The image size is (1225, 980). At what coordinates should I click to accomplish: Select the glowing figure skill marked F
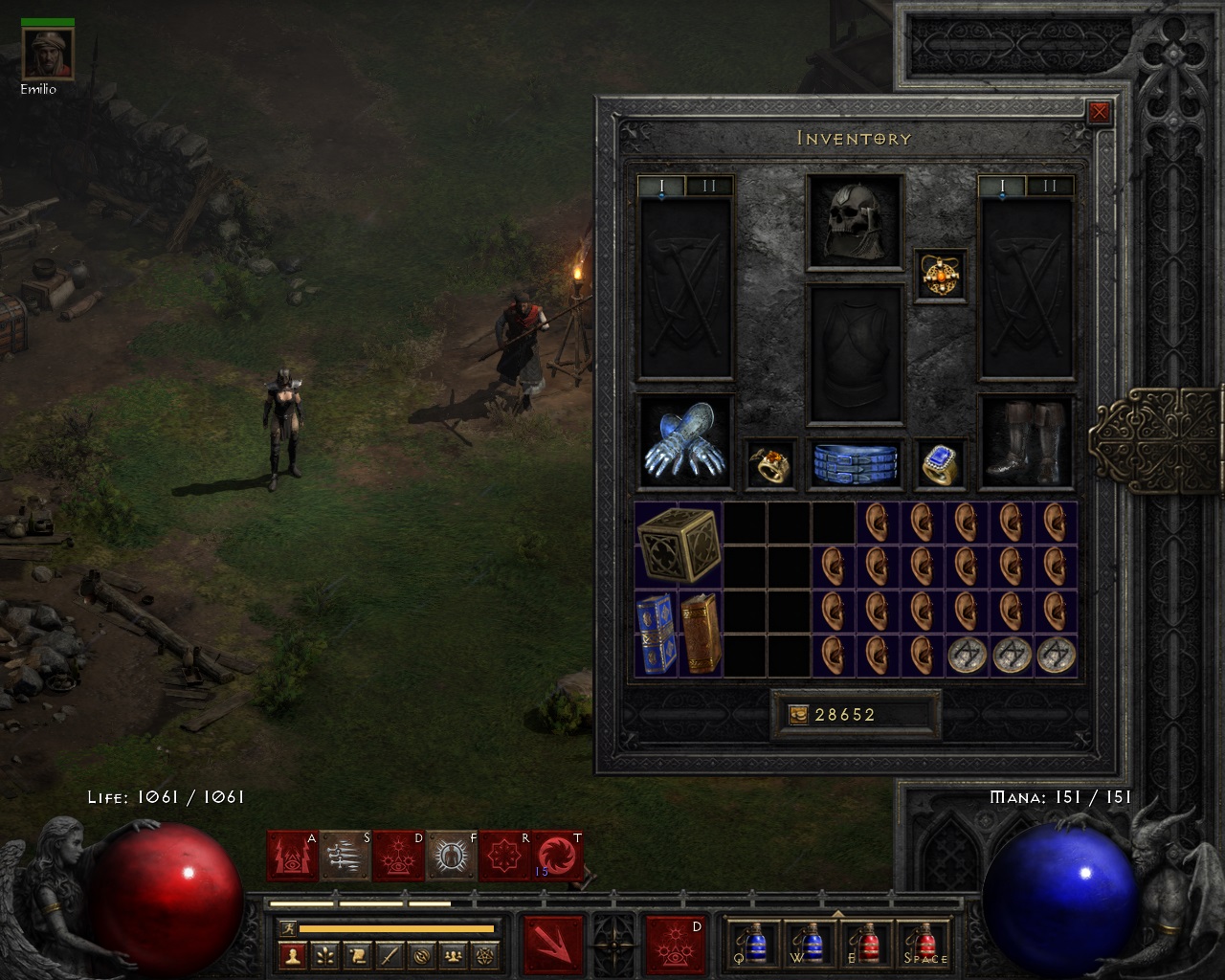coord(451,855)
